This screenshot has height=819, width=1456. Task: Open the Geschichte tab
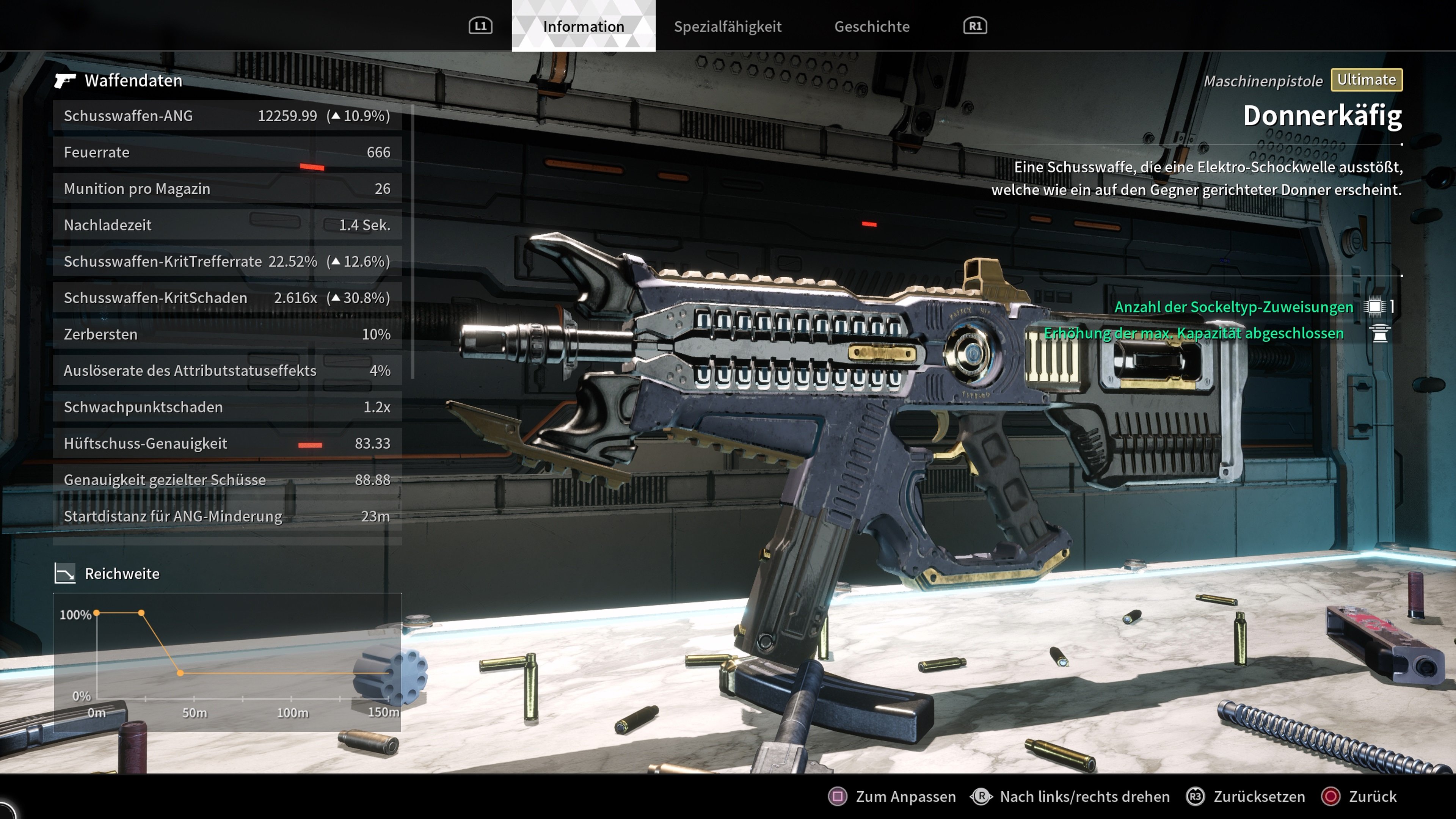(872, 26)
